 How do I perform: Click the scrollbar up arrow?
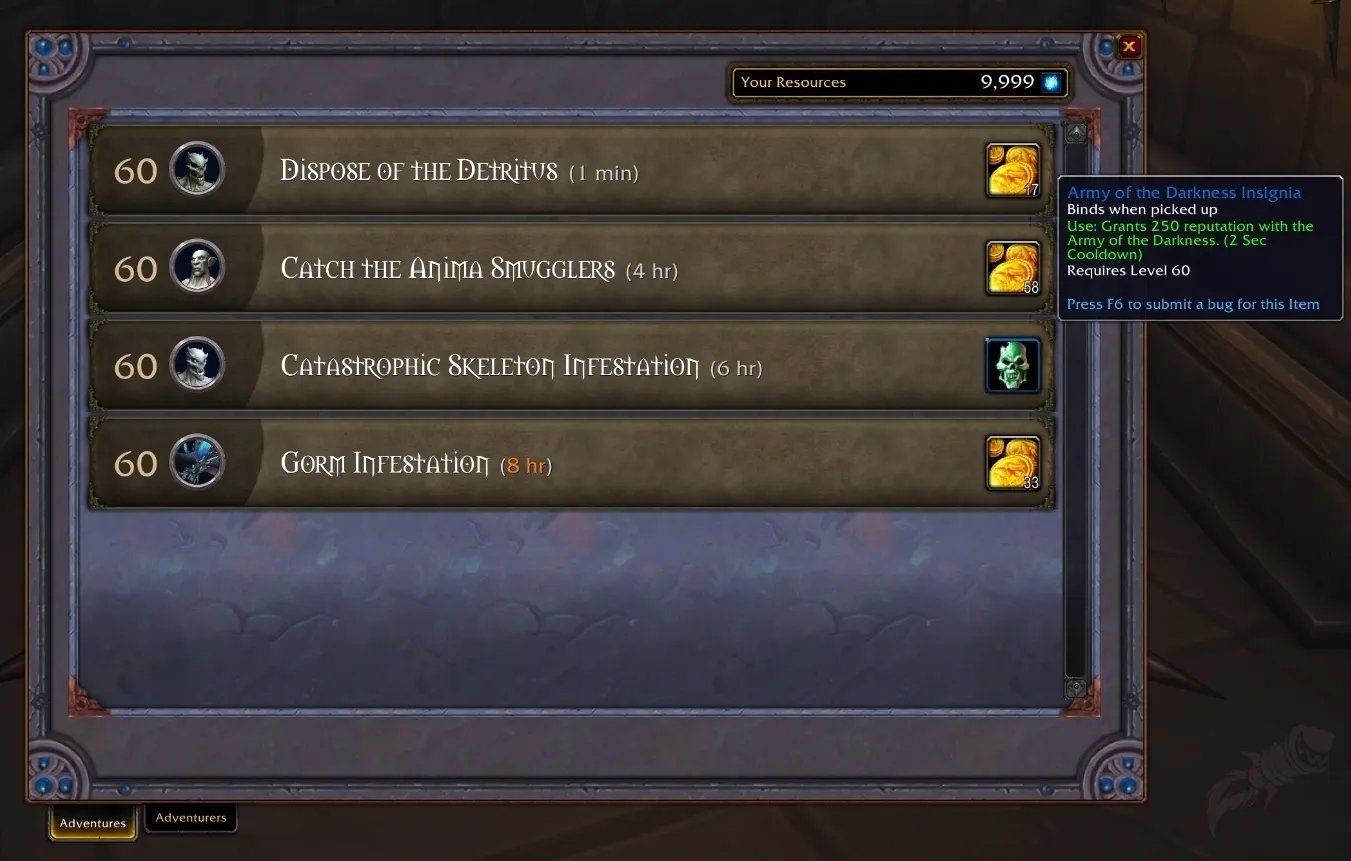(x=1076, y=132)
